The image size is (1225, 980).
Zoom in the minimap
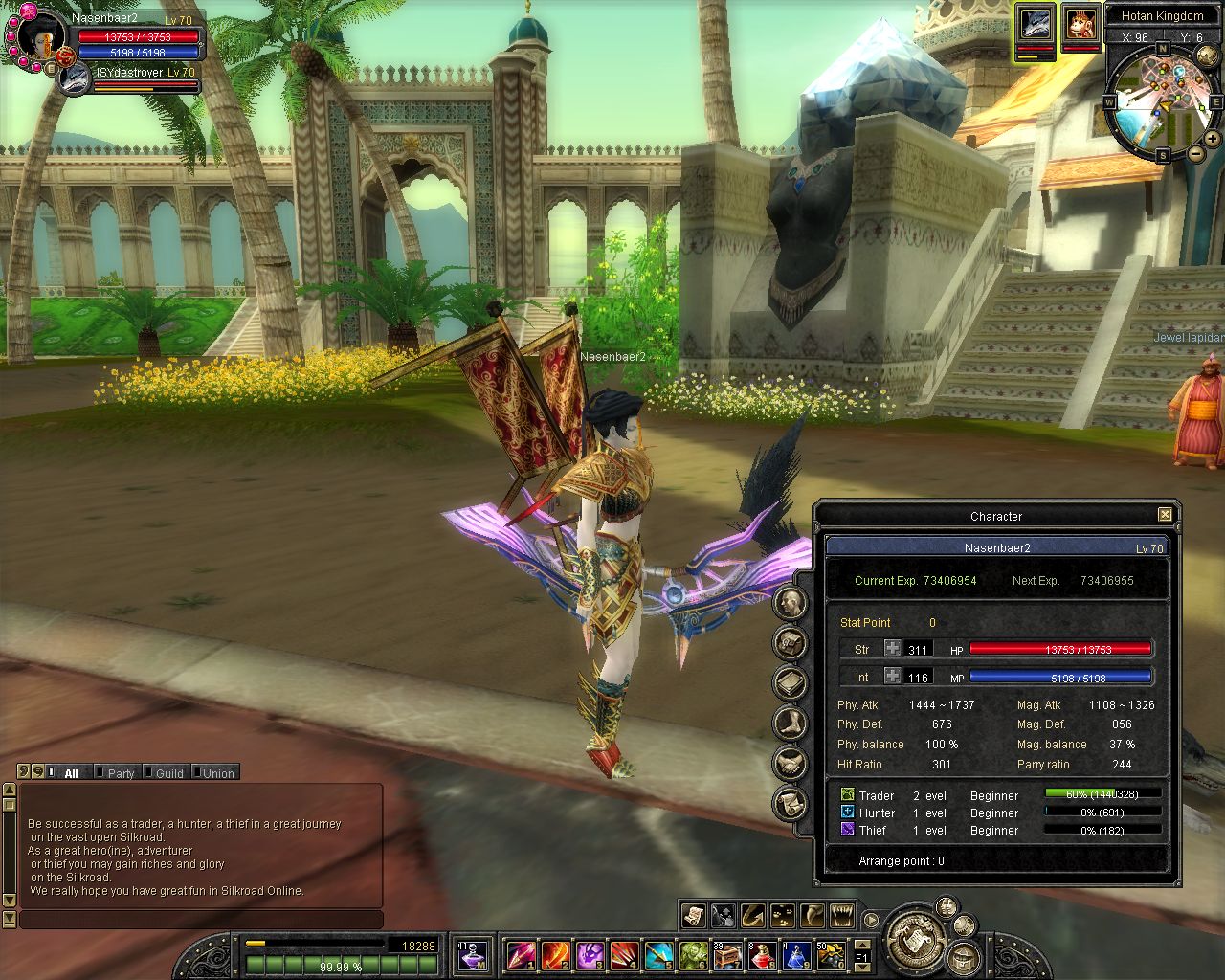click(x=1213, y=139)
